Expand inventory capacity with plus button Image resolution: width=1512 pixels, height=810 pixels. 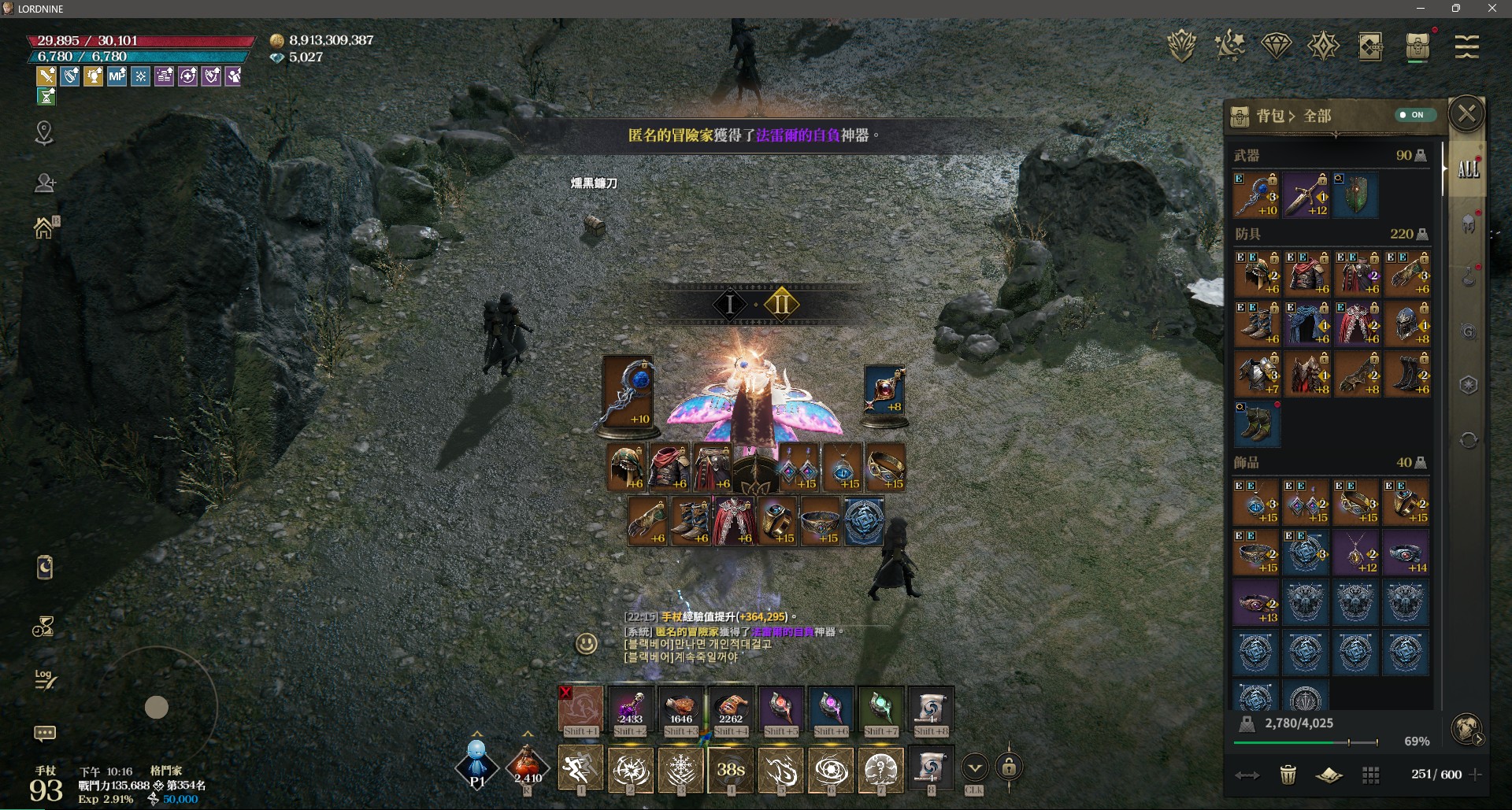click(1476, 775)
